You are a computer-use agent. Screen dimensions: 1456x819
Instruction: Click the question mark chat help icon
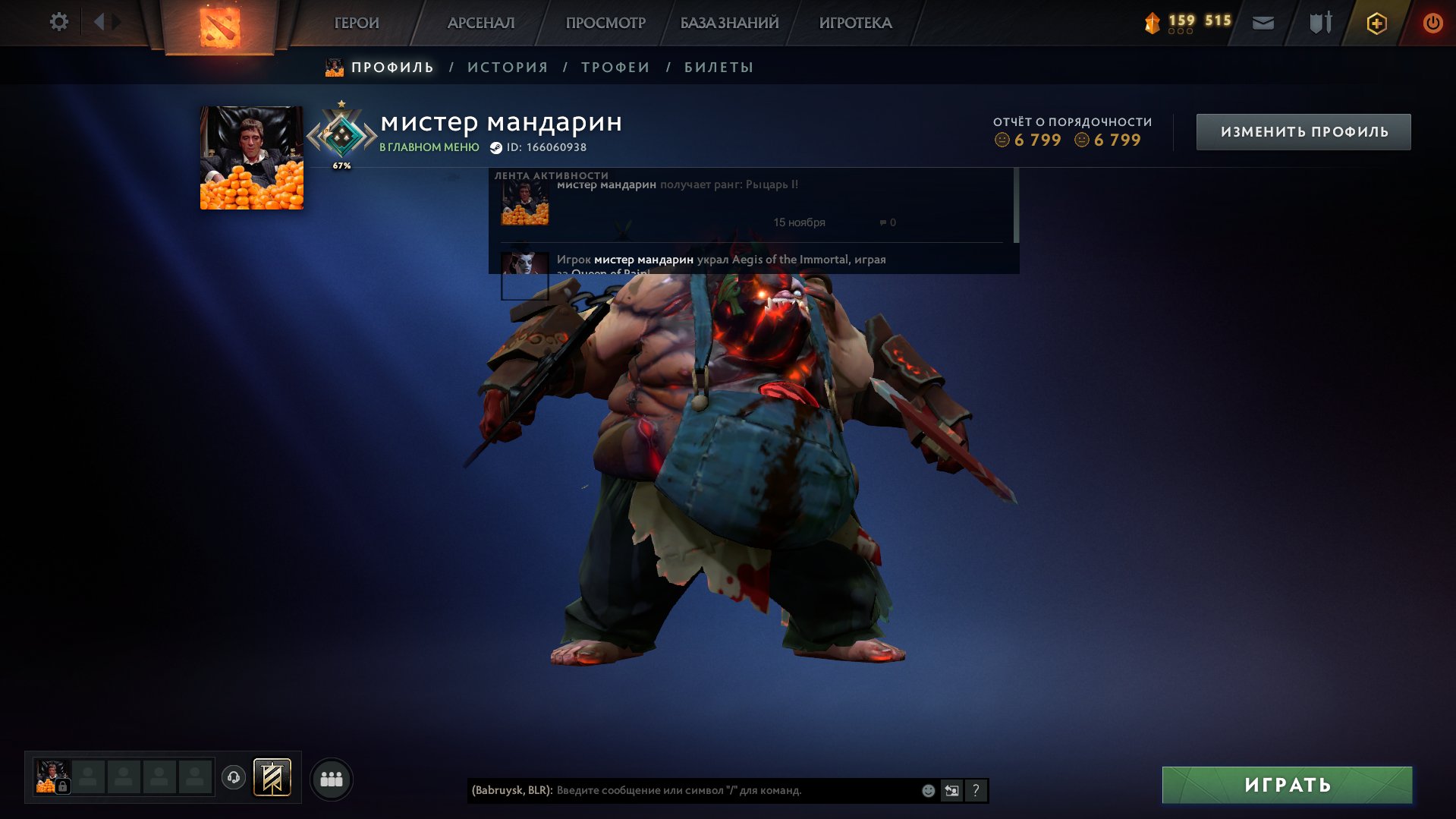point(976,790)
